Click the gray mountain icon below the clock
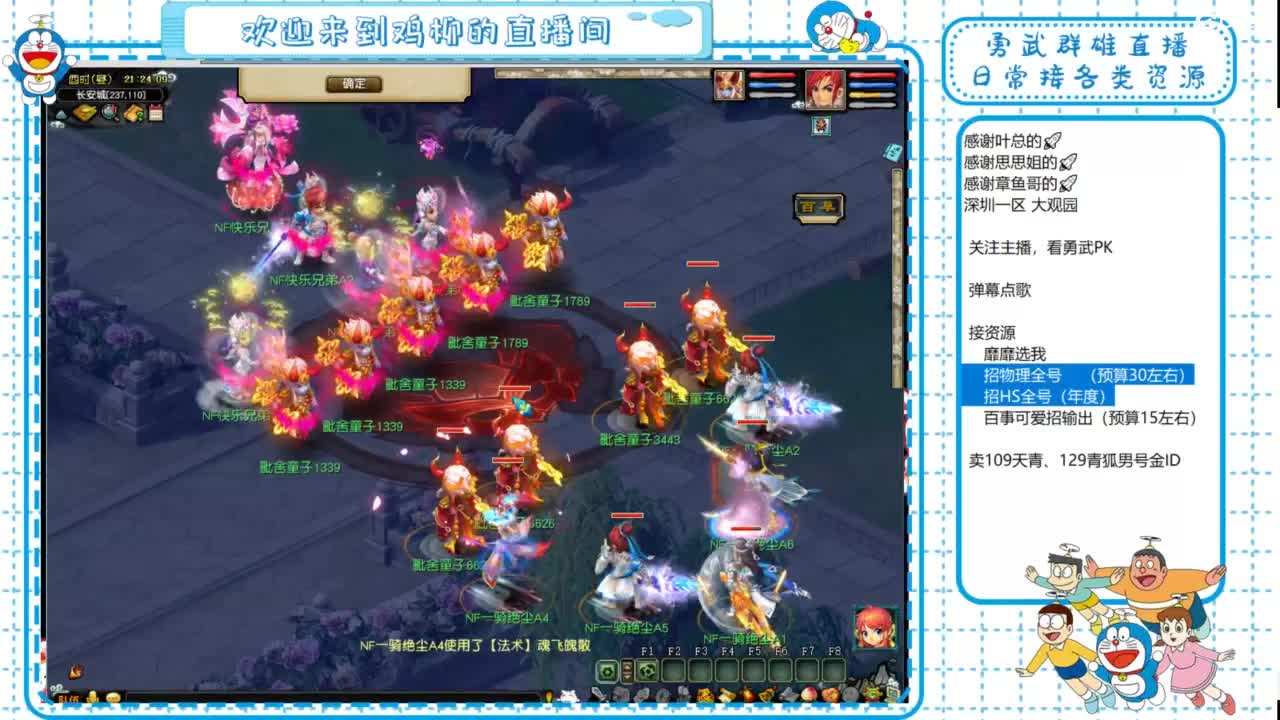The height and width of the screenshot is (720, 1280). pyautogui.click(x=62, y=113)
